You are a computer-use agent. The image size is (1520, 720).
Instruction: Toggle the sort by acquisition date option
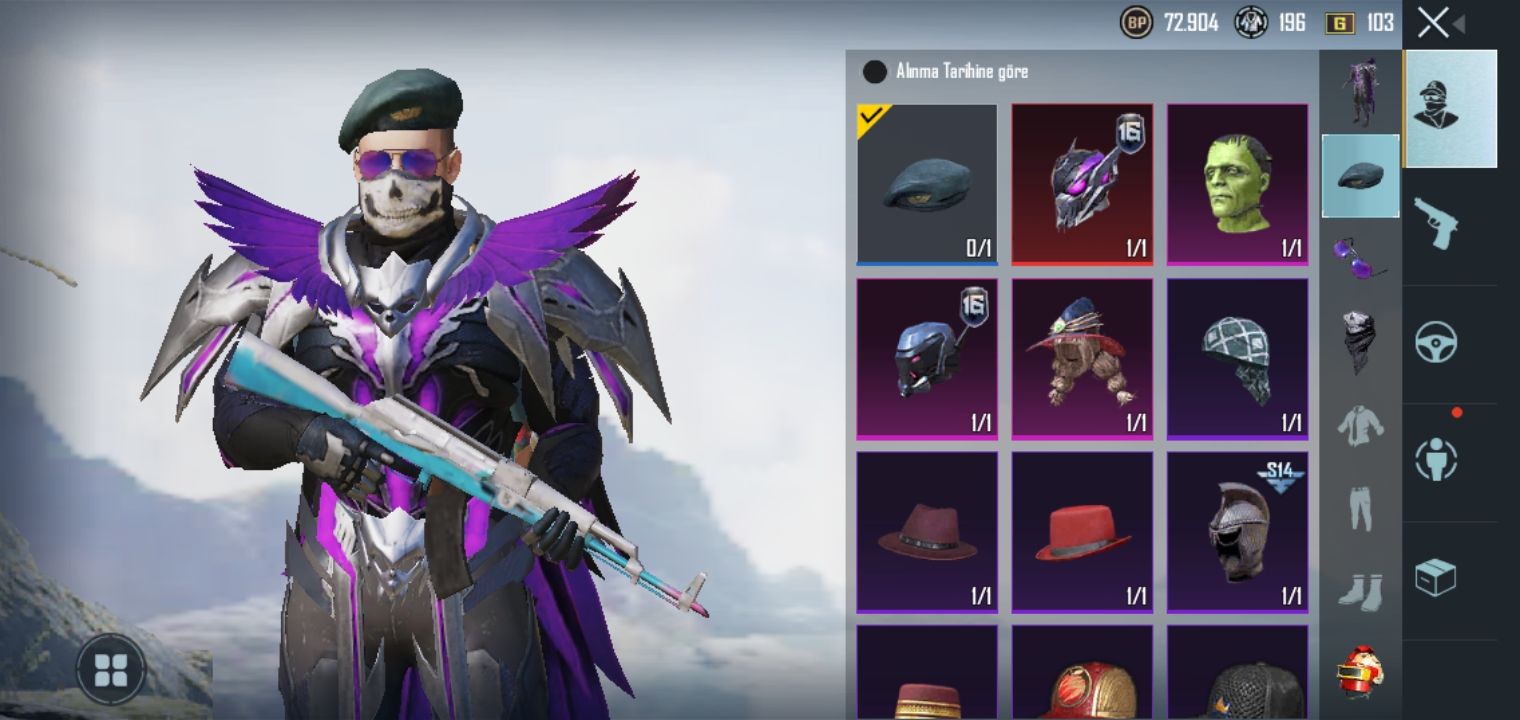(875, 72)
